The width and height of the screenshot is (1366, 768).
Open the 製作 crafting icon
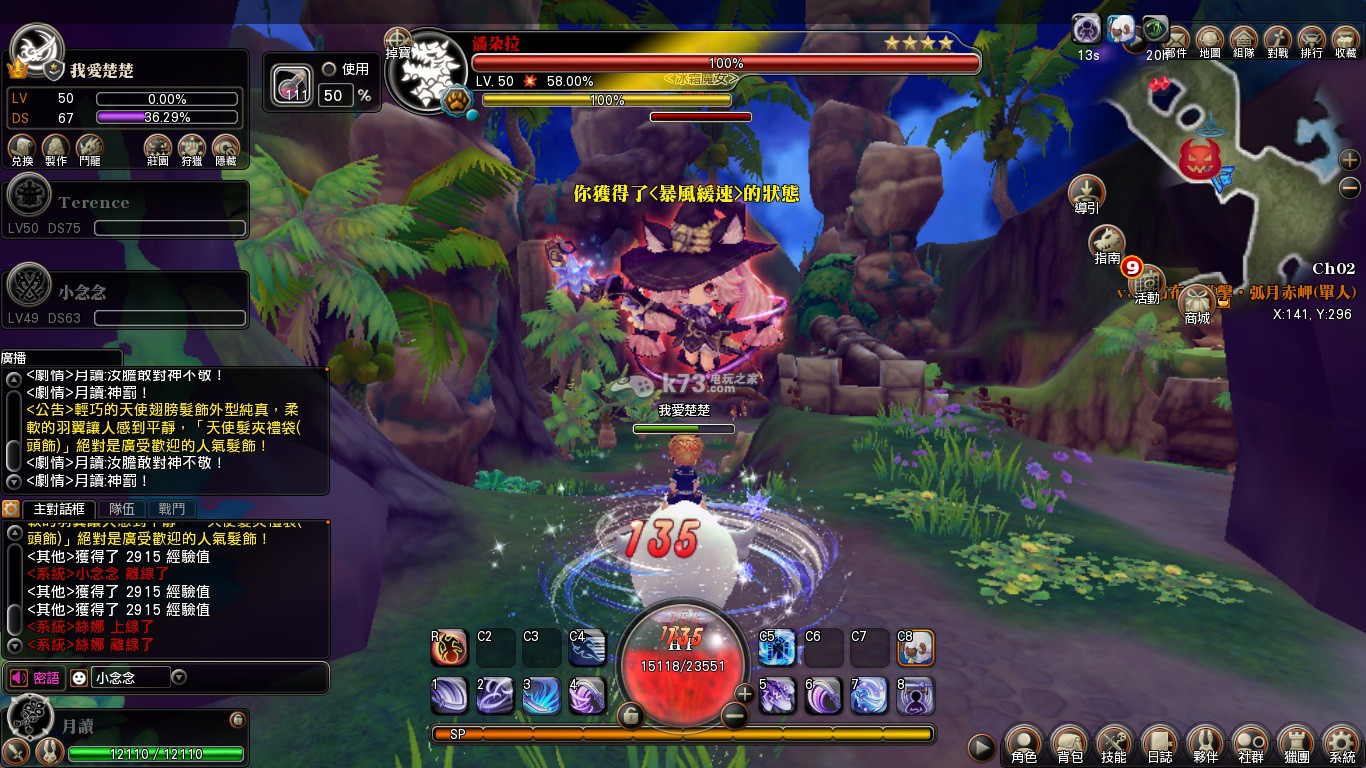(56, 149)
